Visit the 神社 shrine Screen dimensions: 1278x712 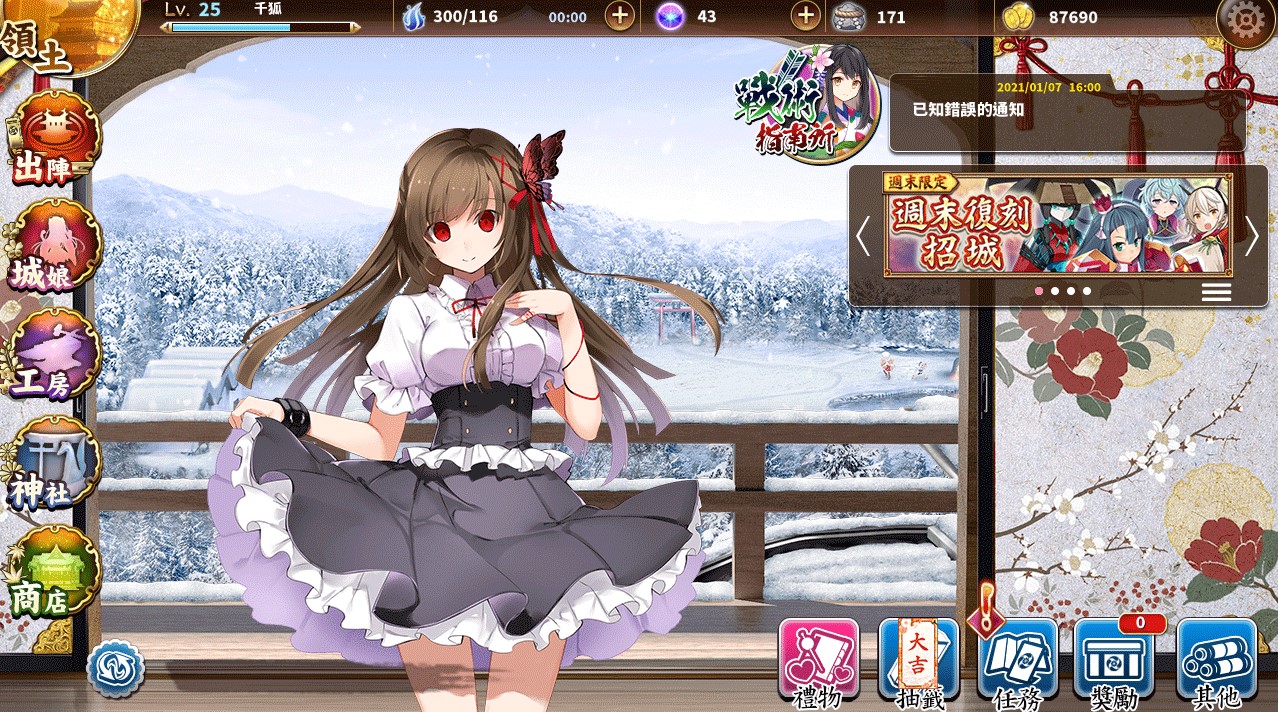[x=55, y=463]
